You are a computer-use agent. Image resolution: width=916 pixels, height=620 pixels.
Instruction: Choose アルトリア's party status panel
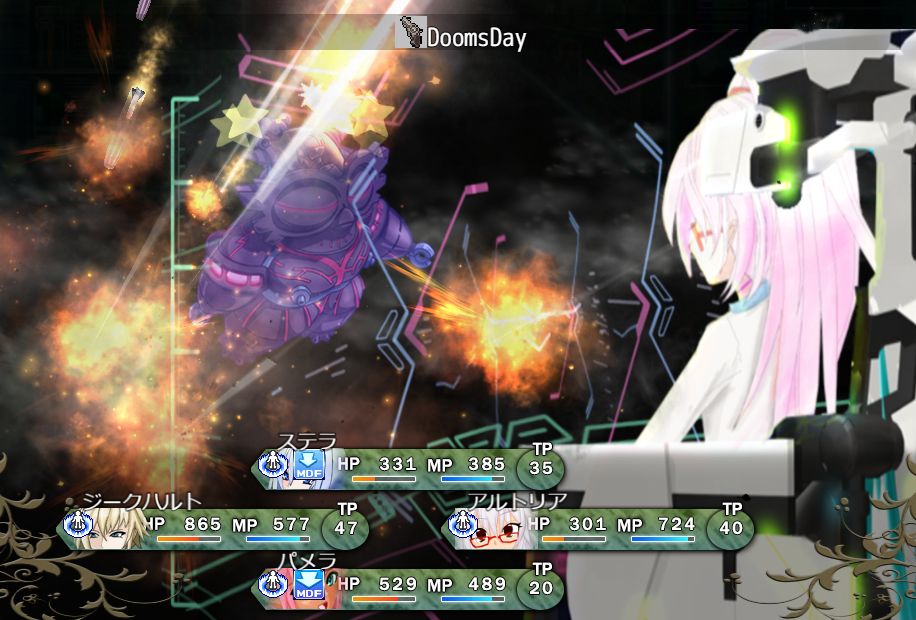(x=596, y=528)
